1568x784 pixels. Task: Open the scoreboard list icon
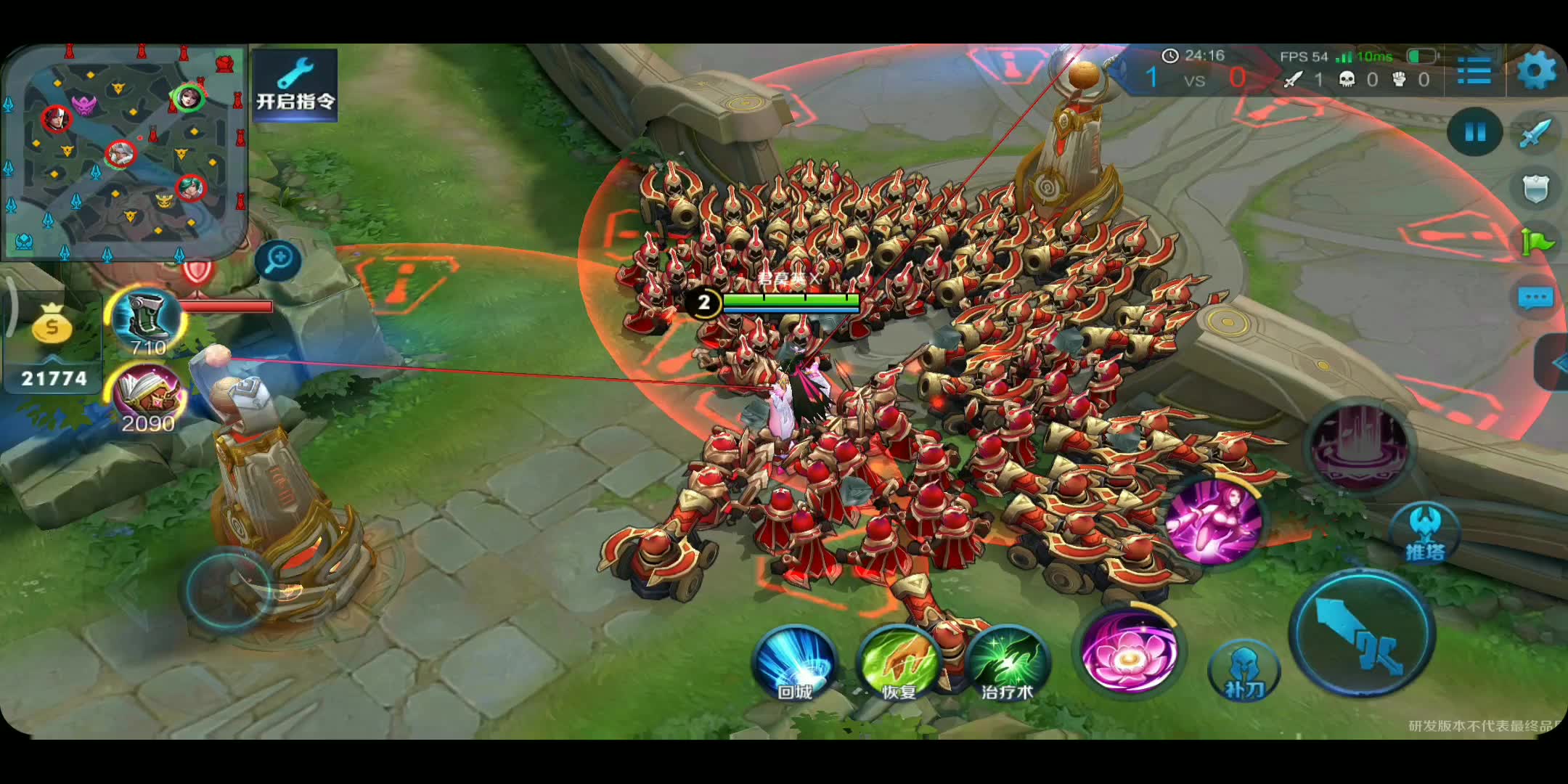click(x=1474, y=71)
